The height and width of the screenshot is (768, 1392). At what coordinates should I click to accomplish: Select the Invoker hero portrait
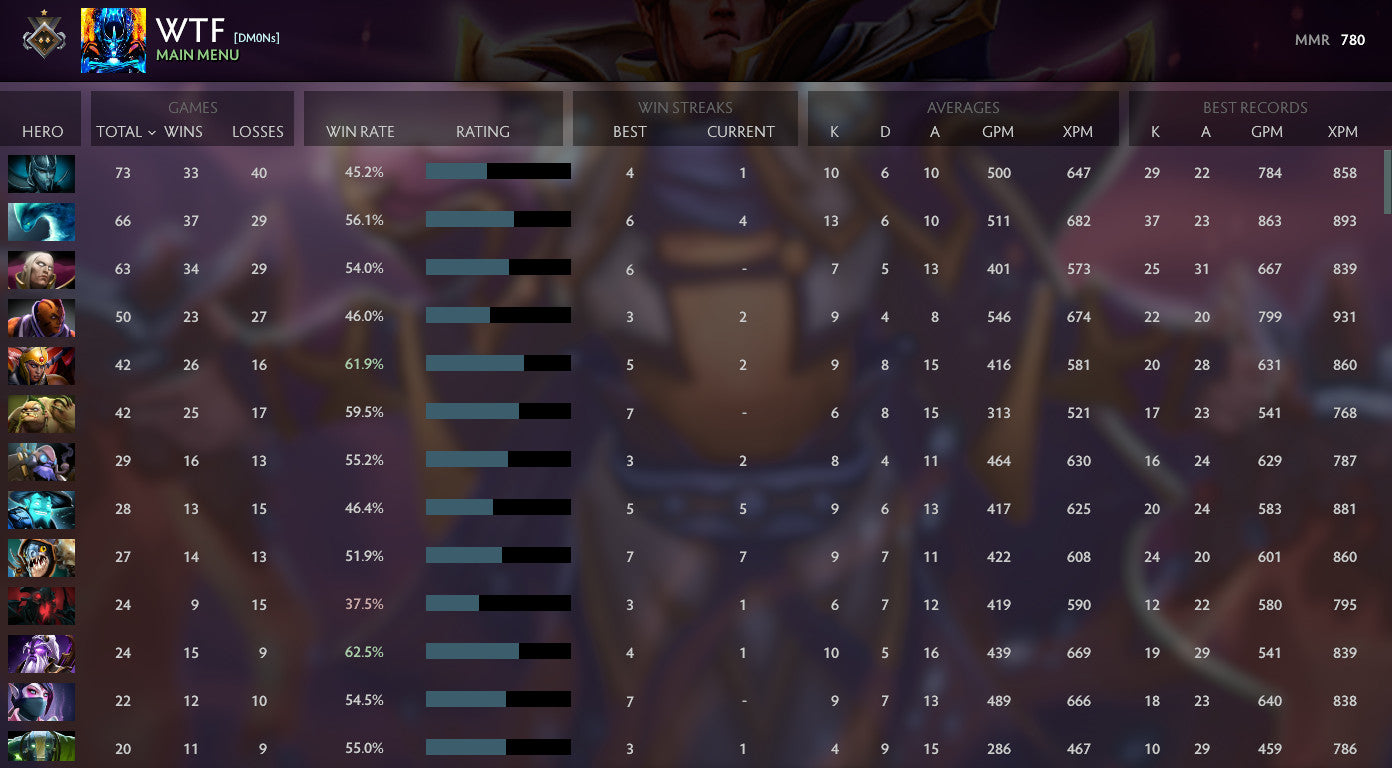tap(41, 269)
